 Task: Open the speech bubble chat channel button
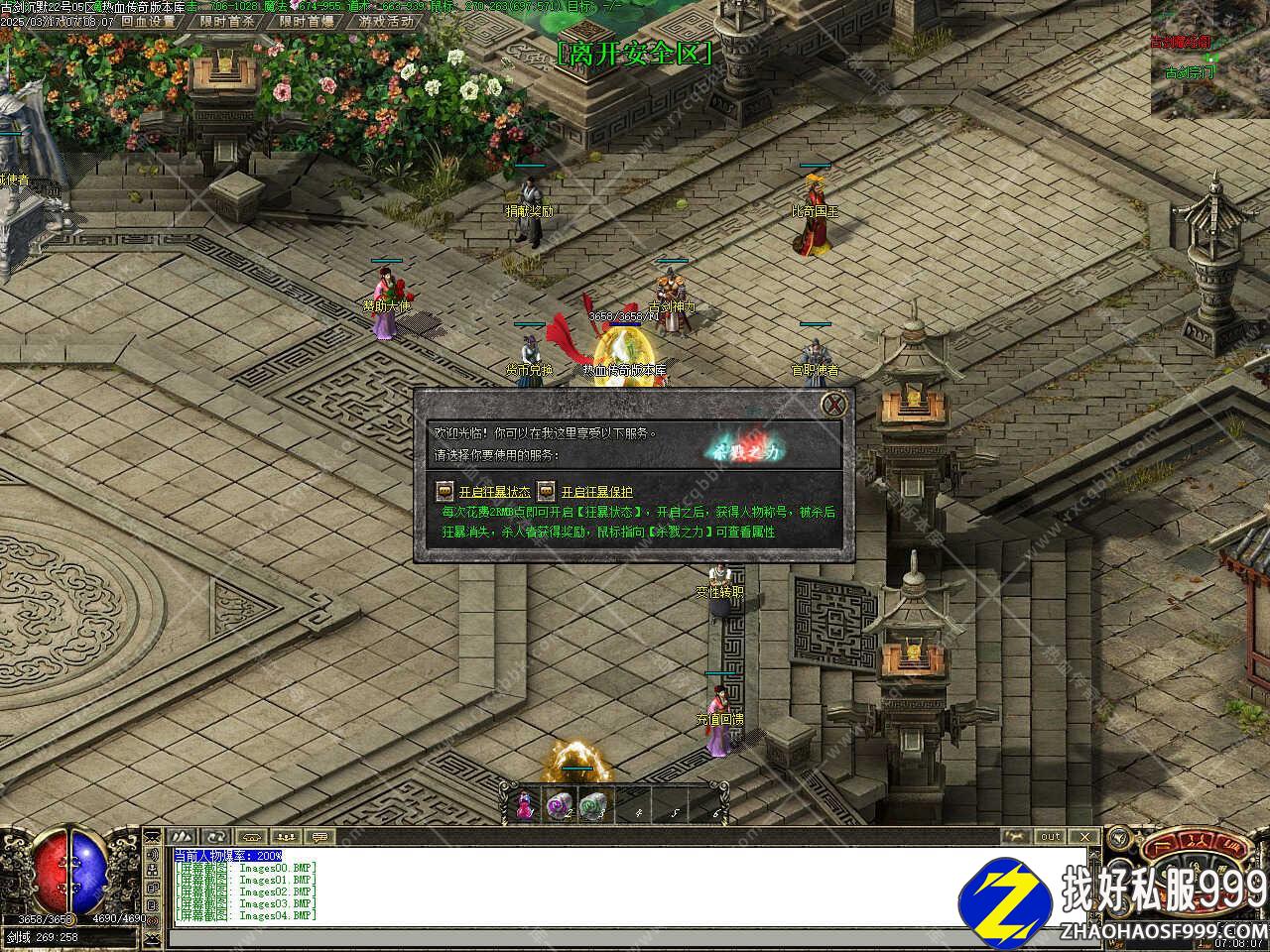point(319,837)
